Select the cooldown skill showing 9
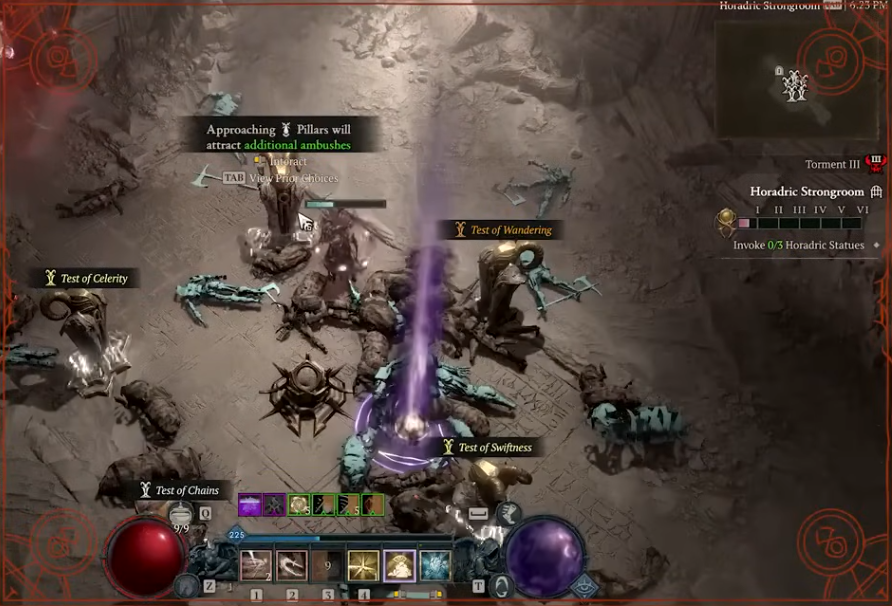The height and width of the screenshot is (606, 892). coord(327,566)
